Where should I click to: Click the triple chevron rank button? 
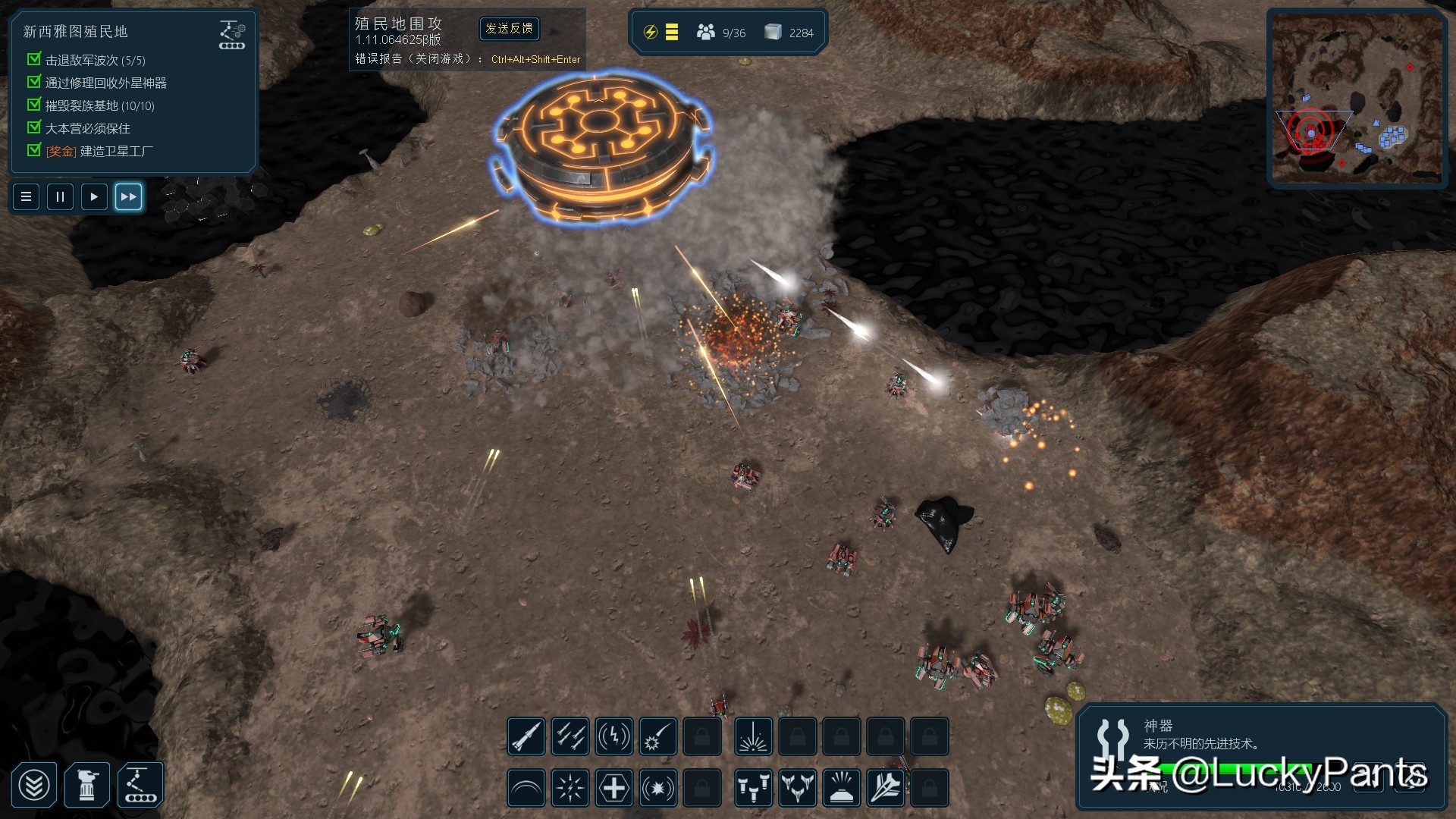click(x=34, y=786)
